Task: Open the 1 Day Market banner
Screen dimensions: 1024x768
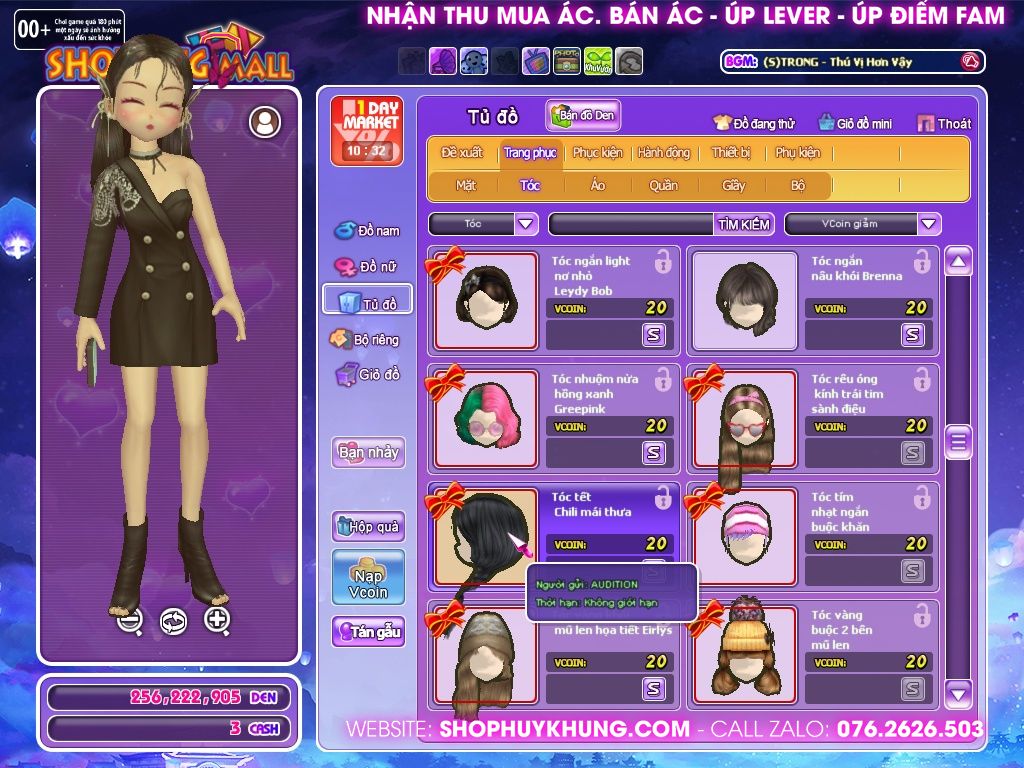Action: (367, 130)
